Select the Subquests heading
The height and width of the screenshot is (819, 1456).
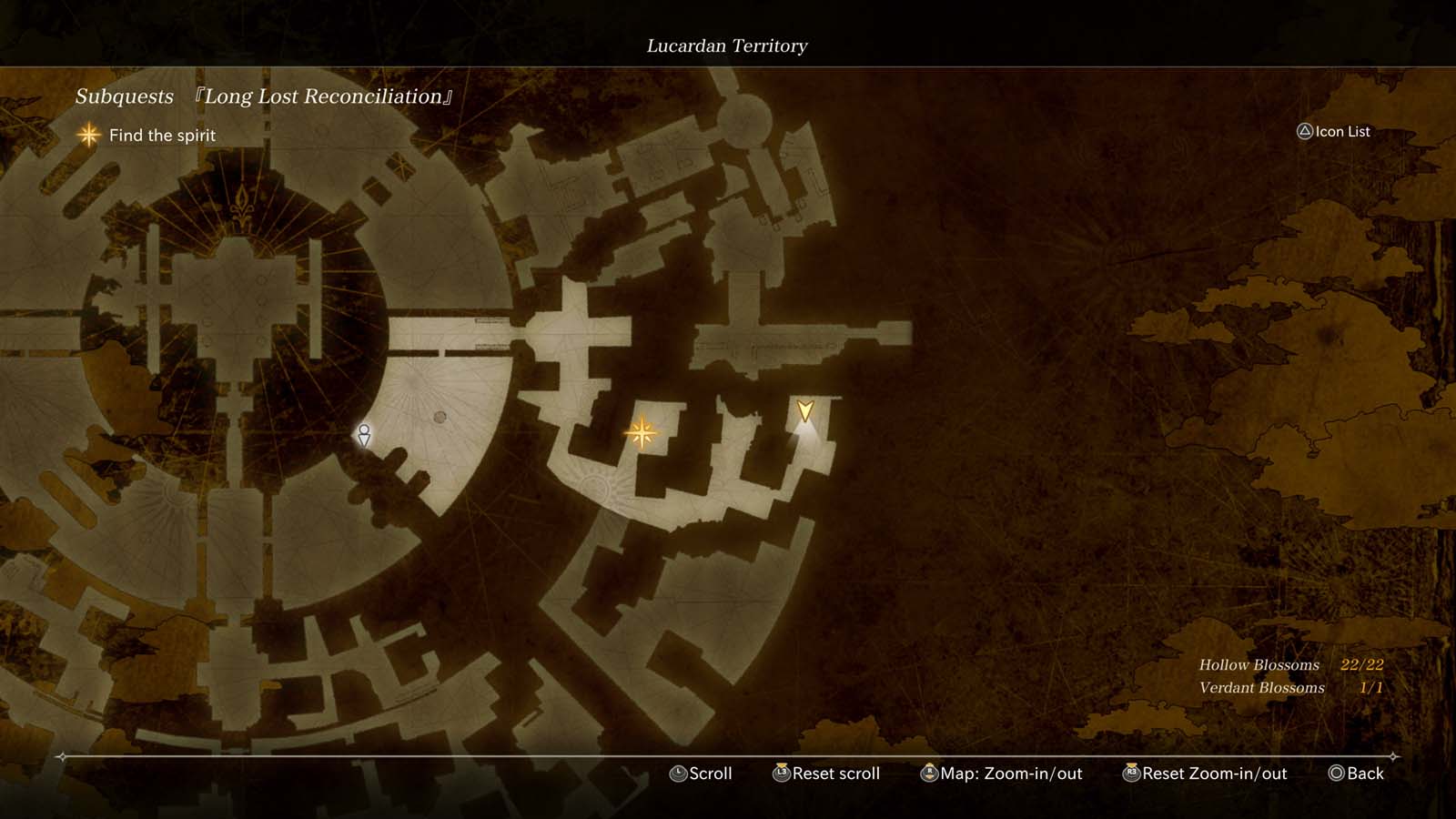125,96
